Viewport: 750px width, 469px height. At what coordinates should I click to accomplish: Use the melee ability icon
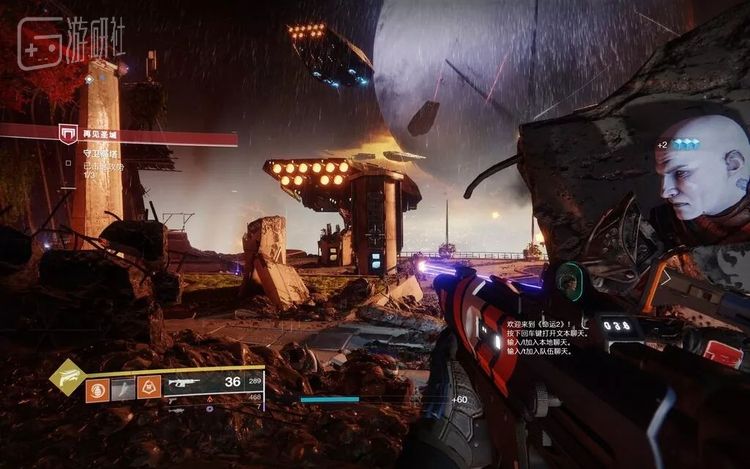click(x=123, y=388)
